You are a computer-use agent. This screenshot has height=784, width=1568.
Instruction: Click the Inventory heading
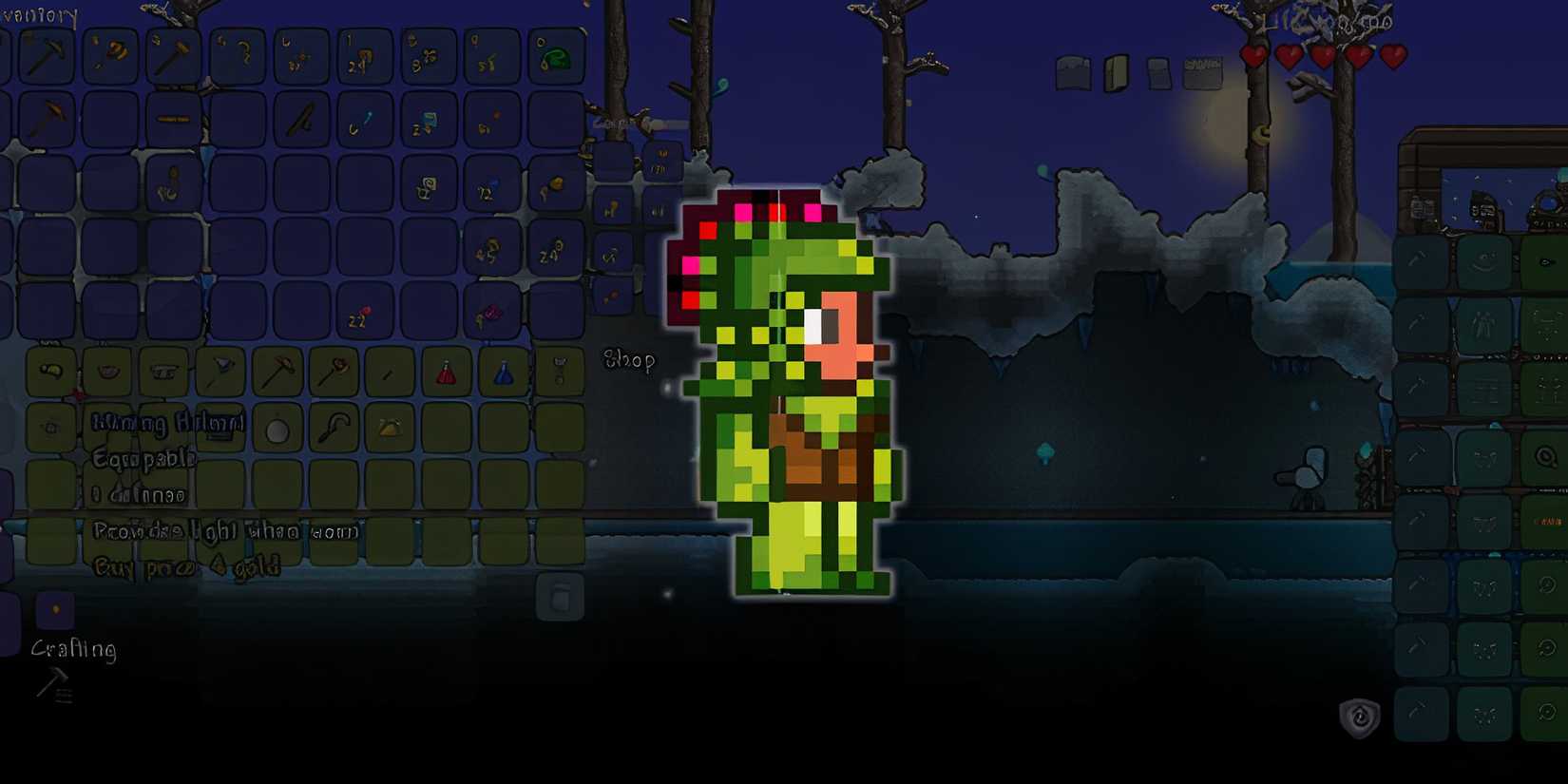coord(40,14)
